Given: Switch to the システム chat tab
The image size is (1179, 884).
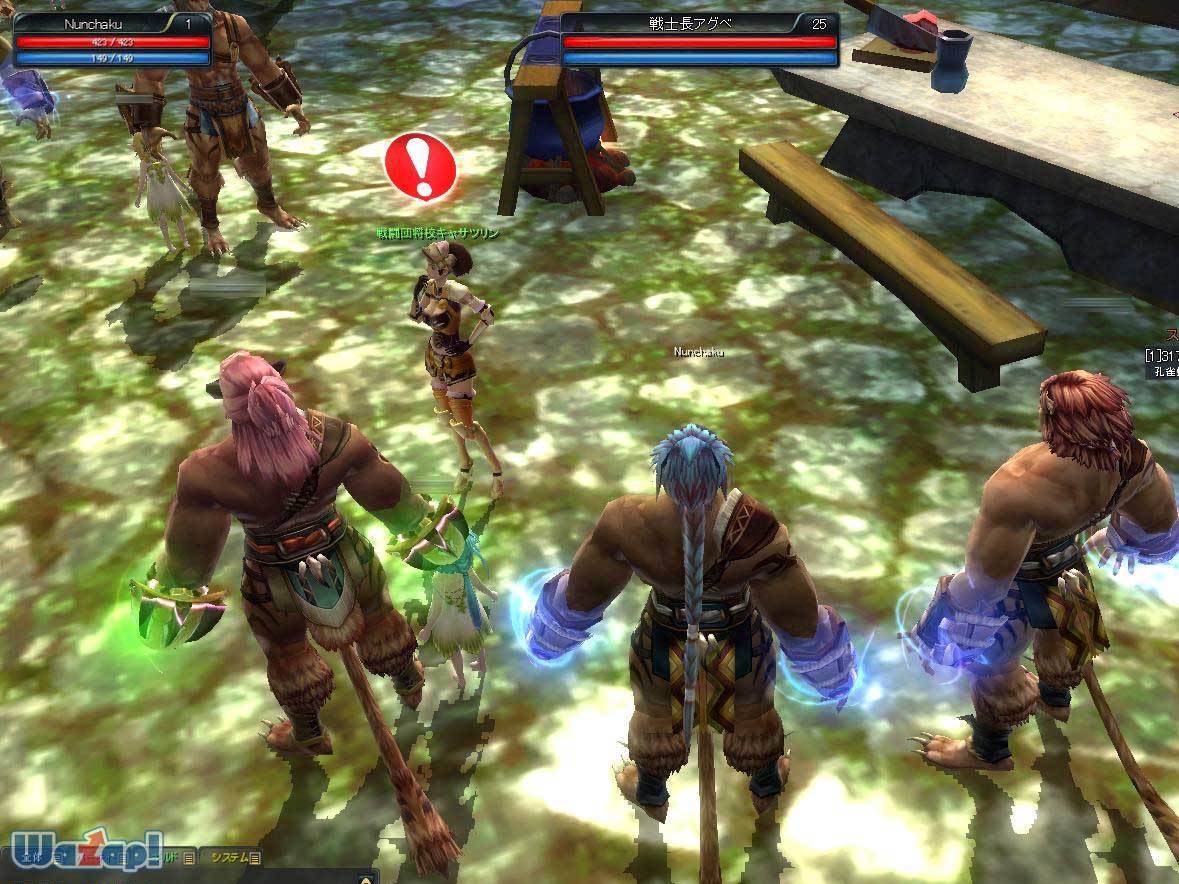Looking at the screenshot, I should tap(228, 857).
